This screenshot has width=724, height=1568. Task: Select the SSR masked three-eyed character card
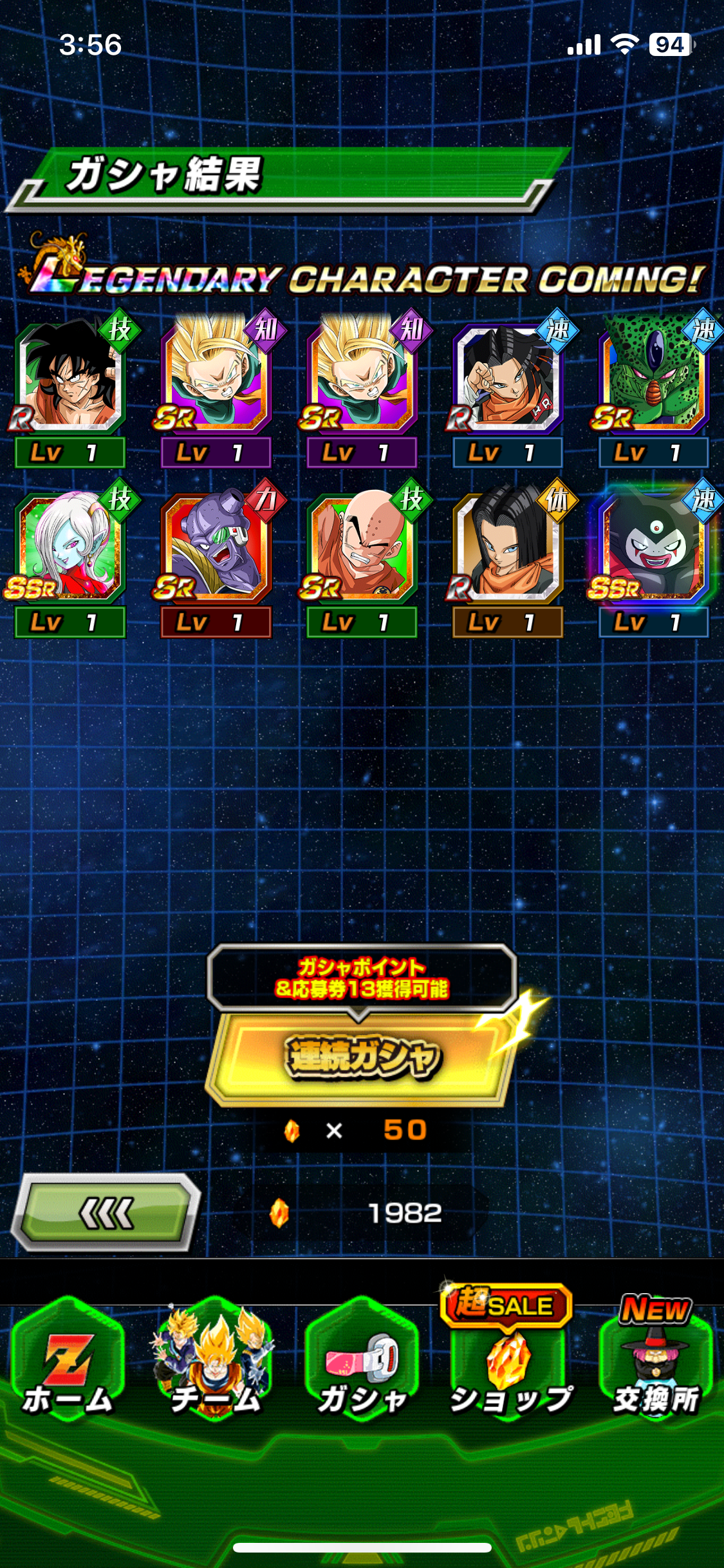click(653, 548)
